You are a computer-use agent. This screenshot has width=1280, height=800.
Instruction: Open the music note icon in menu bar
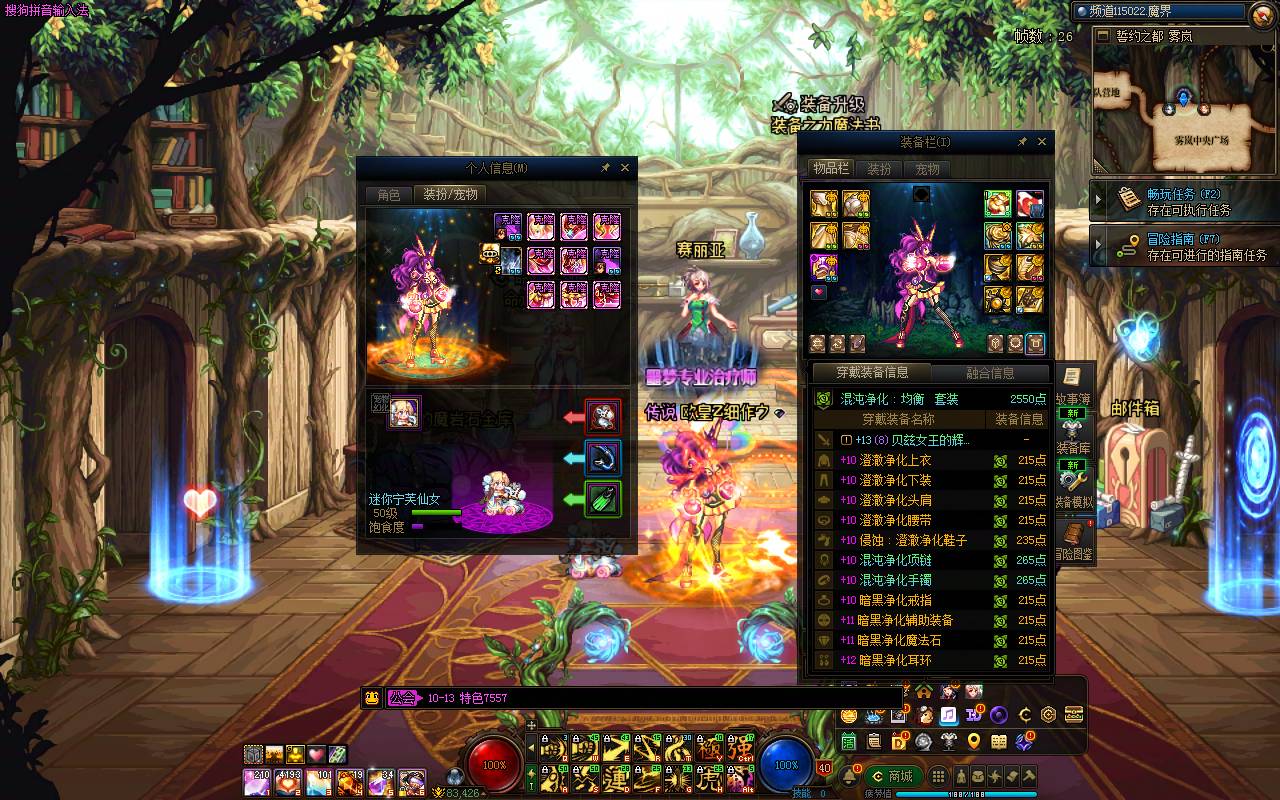(x=948, y=715)
